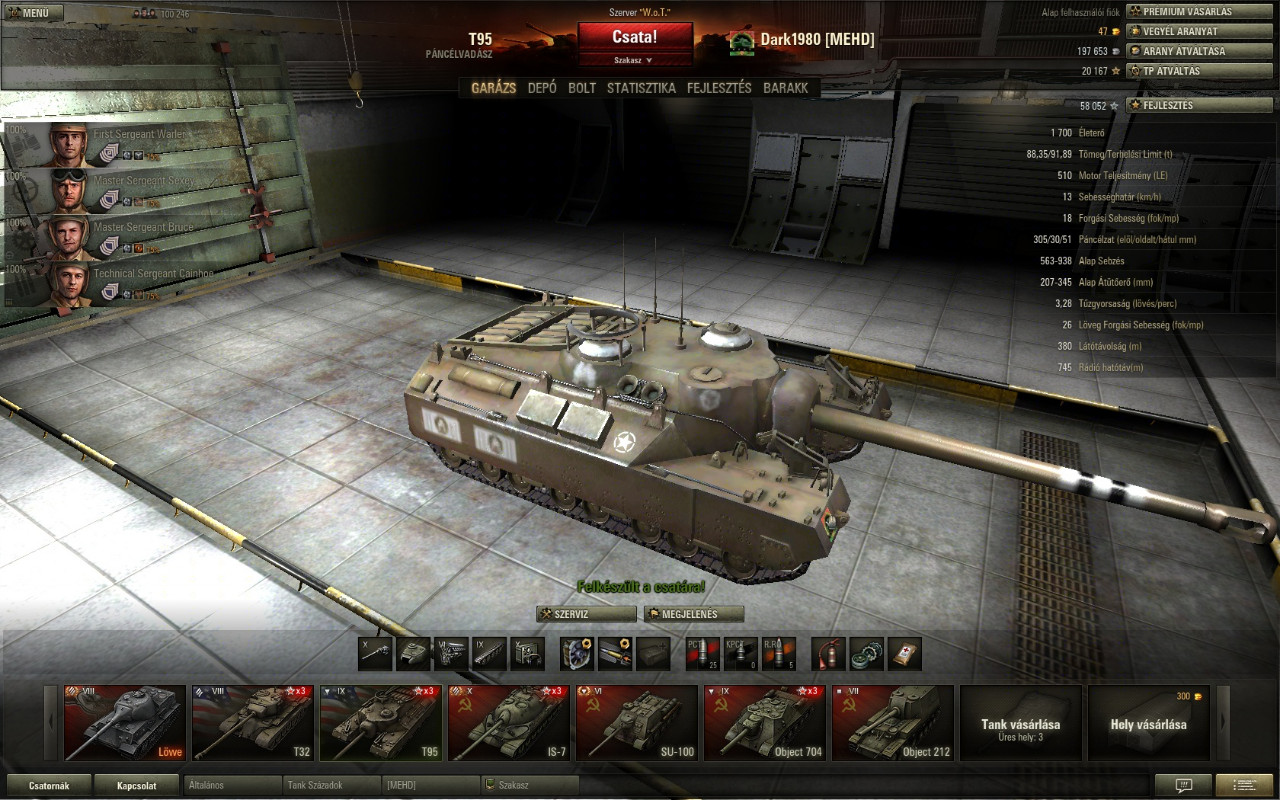1280x800 pixels.
Task: Open the Tank Századok chat tab
Action: [x=330, y=786]
